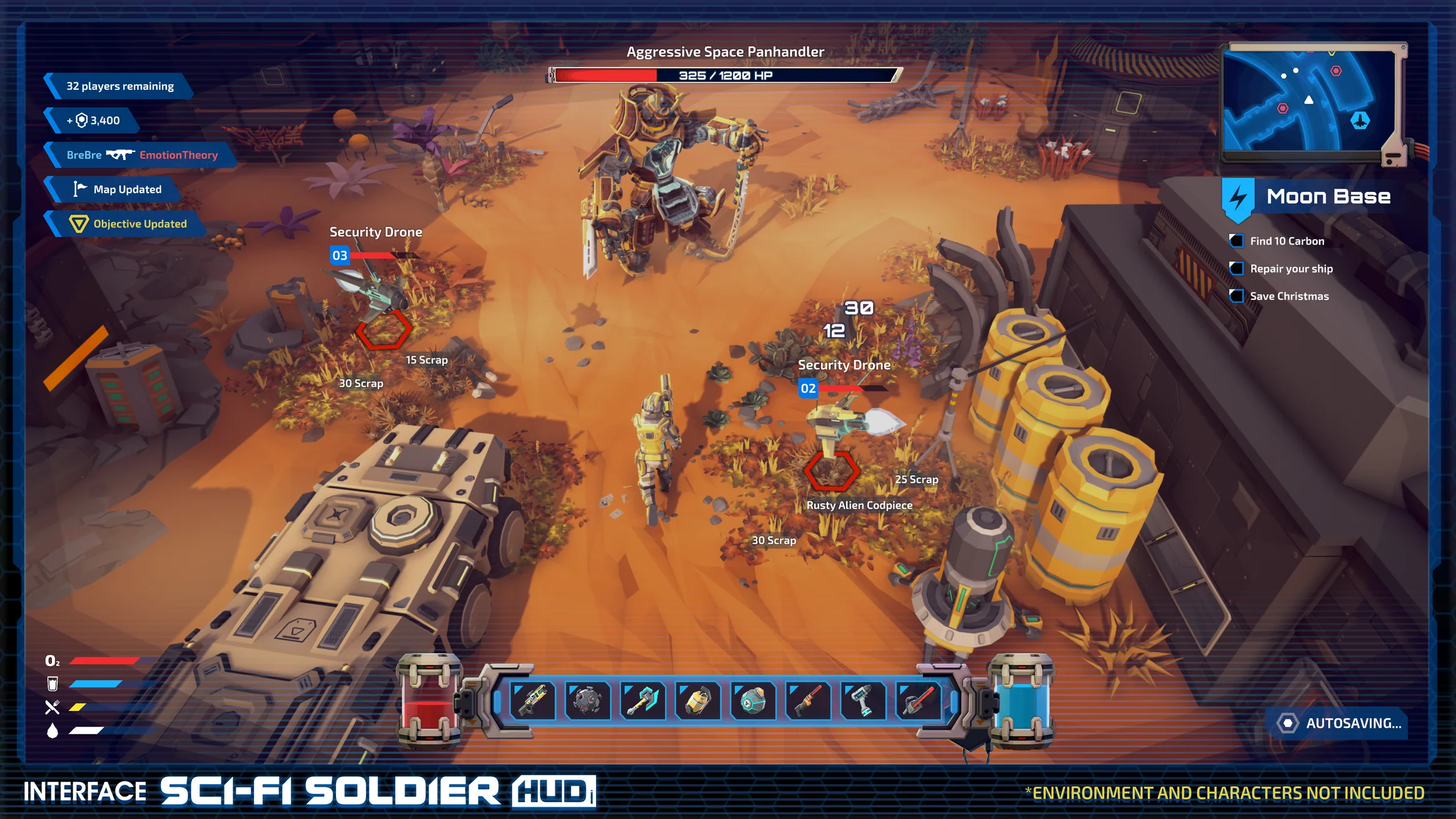
Task: Open the Objective Updated notification
Action: tap(128, 223)
